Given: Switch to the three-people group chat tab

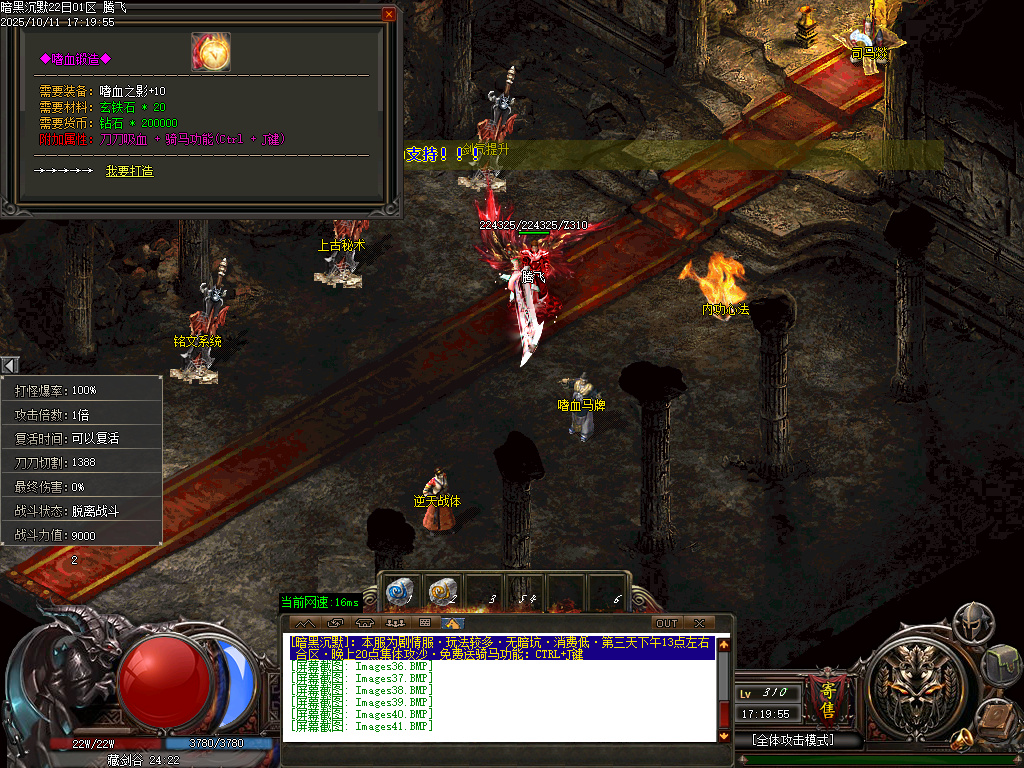Looking at the screenshot, I should [393, 623].
